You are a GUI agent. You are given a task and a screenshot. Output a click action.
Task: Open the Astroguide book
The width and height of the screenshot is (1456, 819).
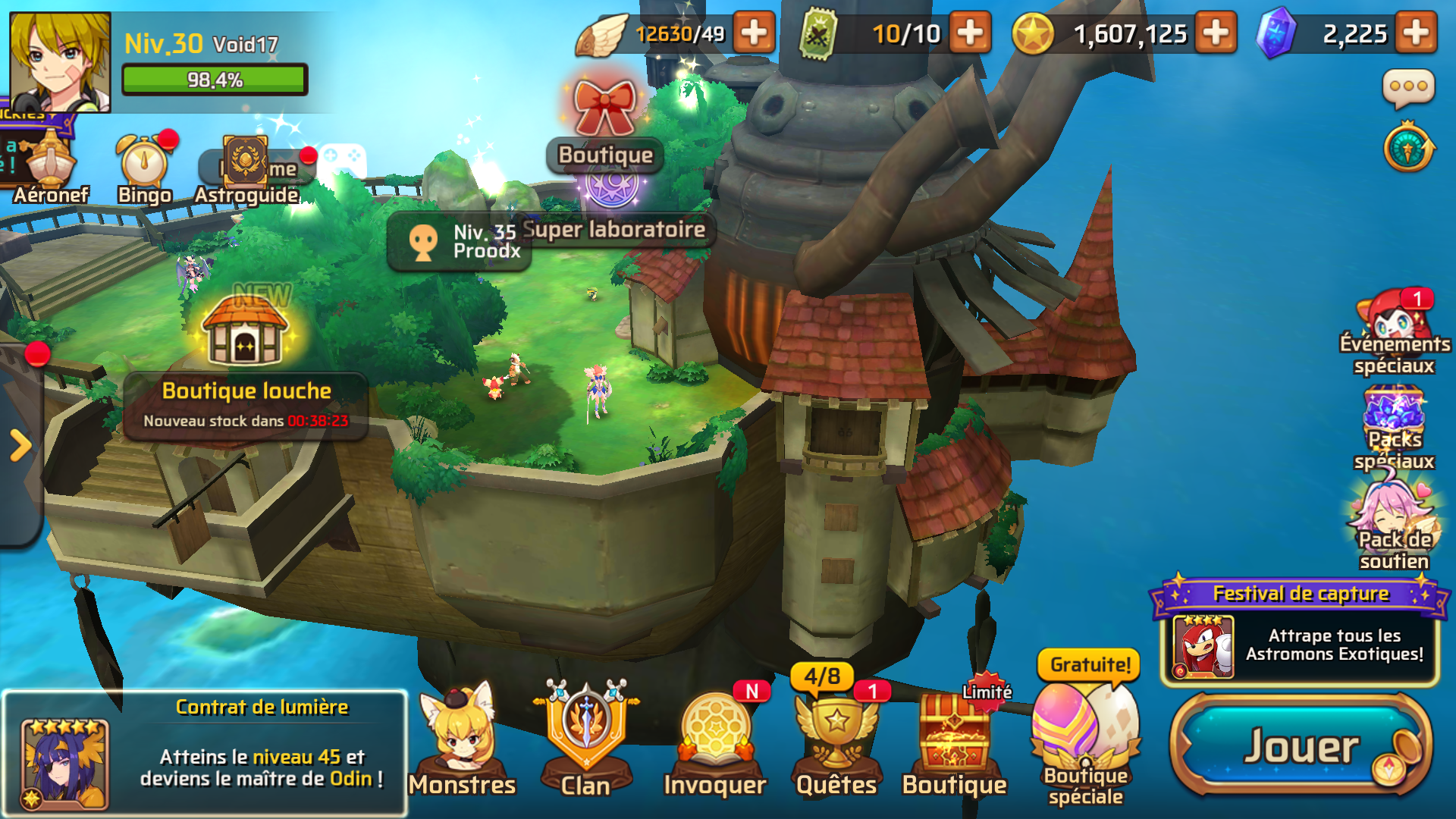[x=246, y=171]
